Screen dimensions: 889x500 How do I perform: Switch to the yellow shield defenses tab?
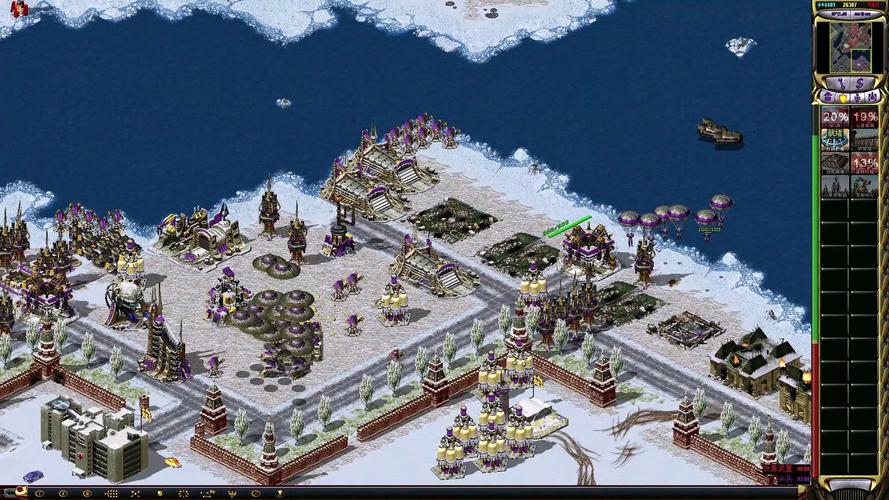(843, 97)
